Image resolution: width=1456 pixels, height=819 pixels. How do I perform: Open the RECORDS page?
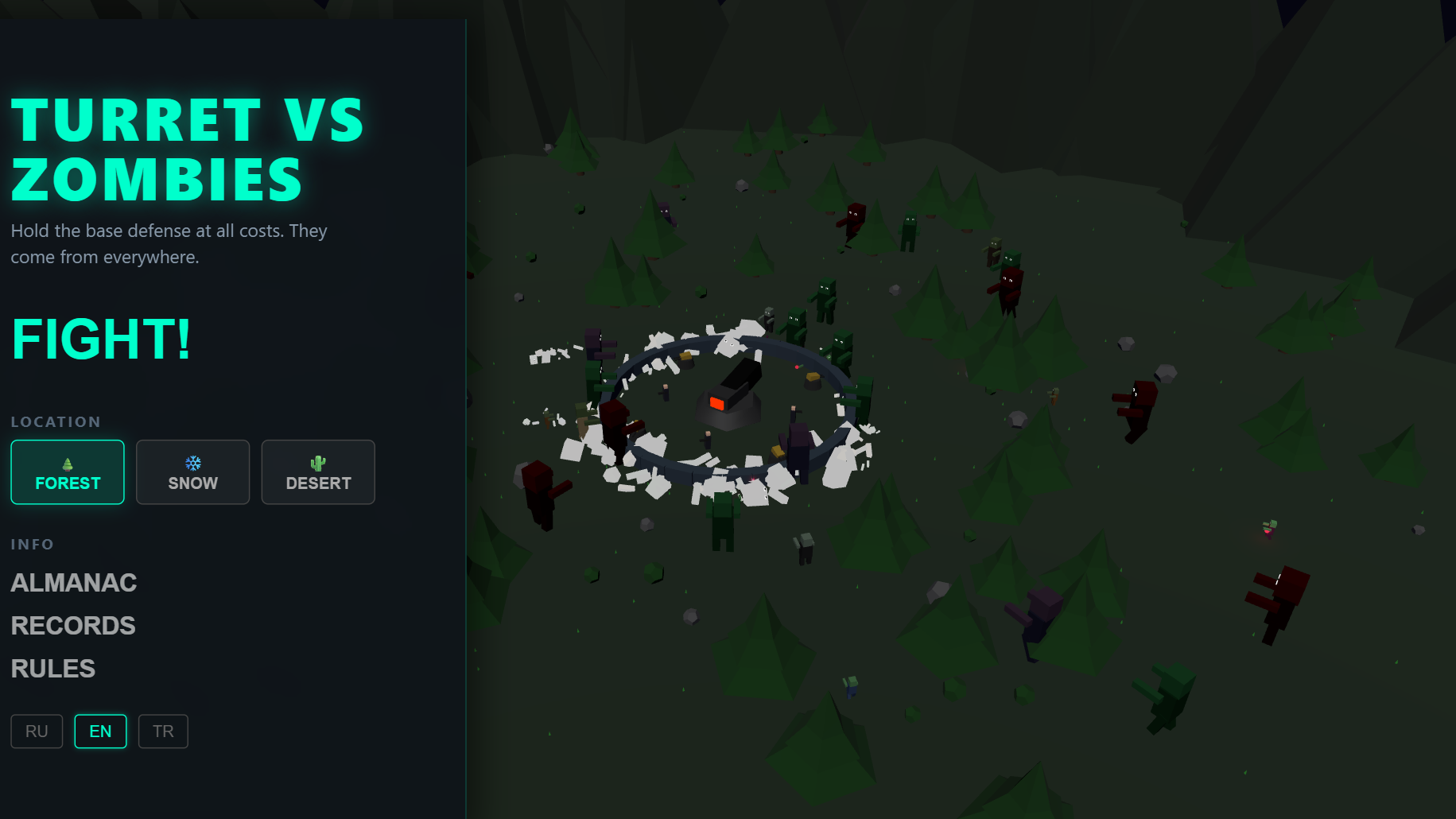click(x=72, y=626)
